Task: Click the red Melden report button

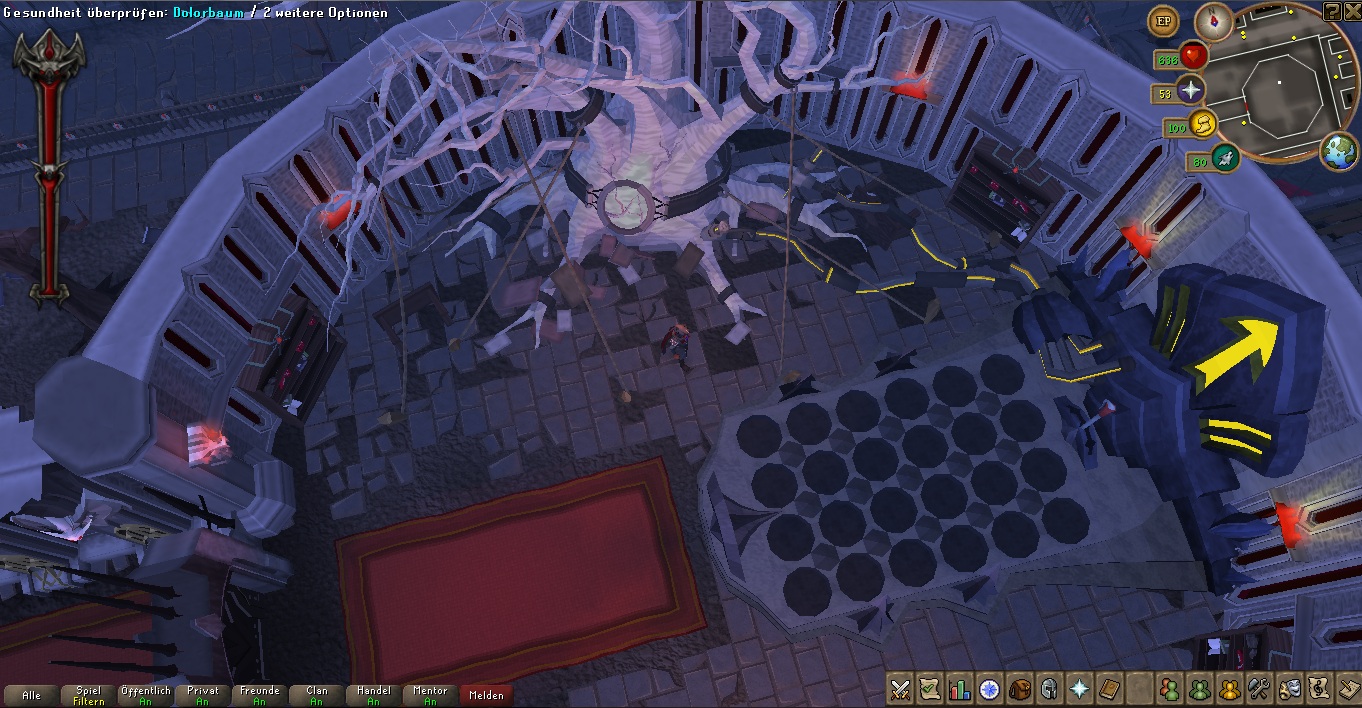Action: (486, 695)
